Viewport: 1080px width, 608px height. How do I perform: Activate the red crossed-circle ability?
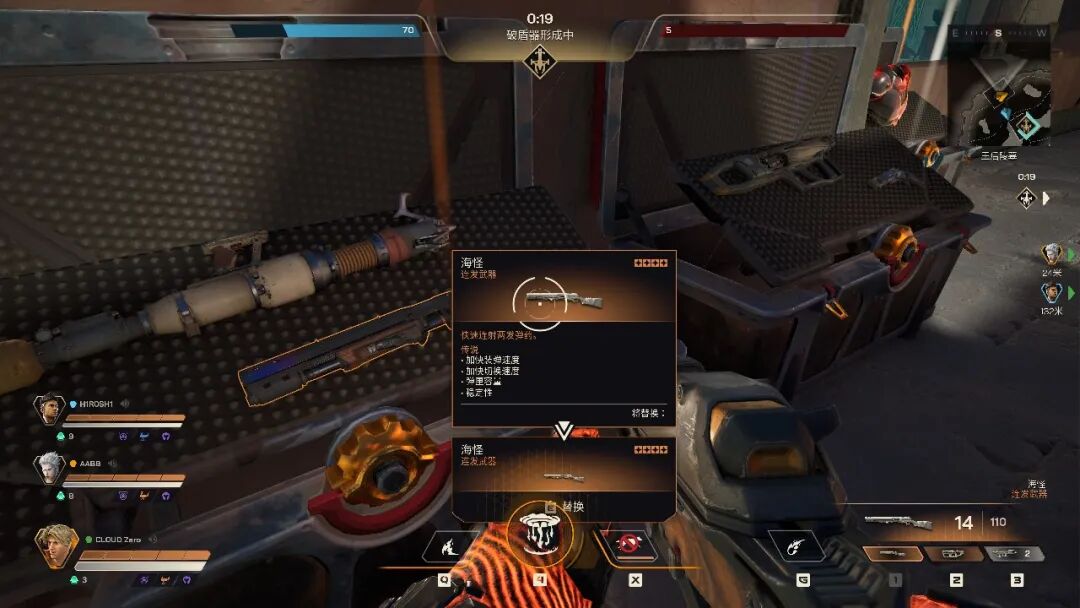point(628,545)
